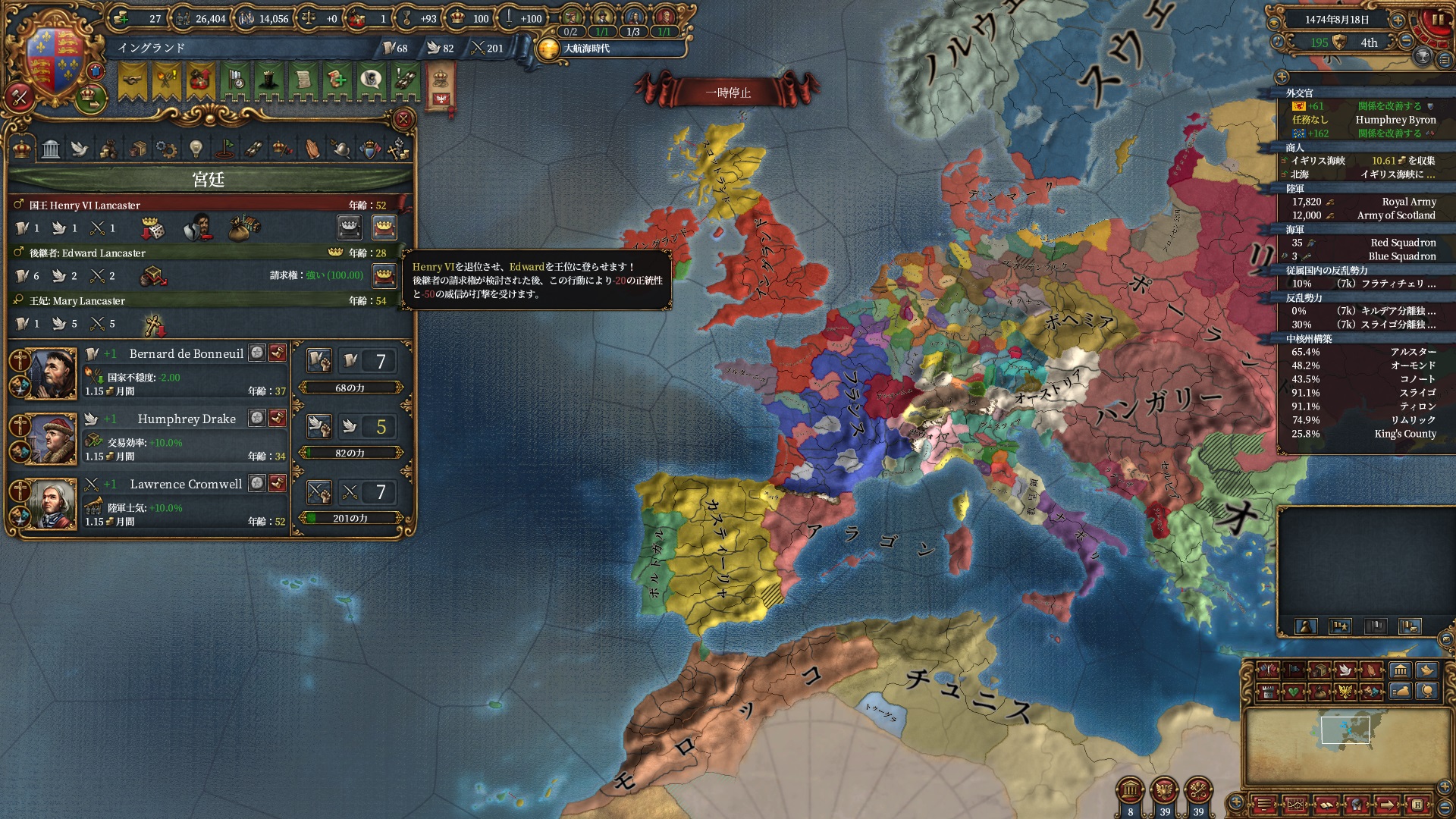Screen dimensions: 1456x819
Task: Click the throne button on heir Edward's row
Action: 384,275
